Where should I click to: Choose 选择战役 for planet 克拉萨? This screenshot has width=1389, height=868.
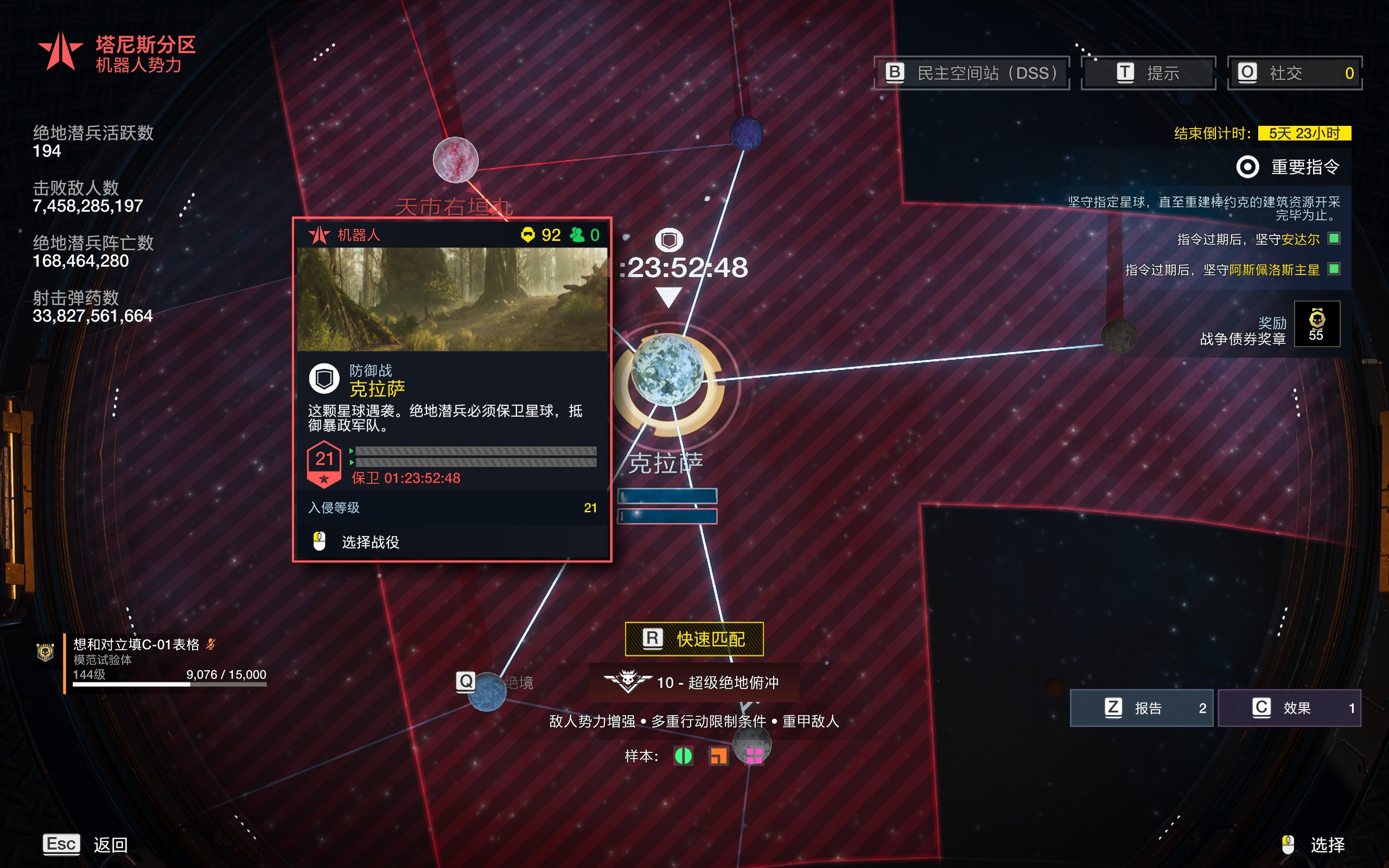pos(369,542)
